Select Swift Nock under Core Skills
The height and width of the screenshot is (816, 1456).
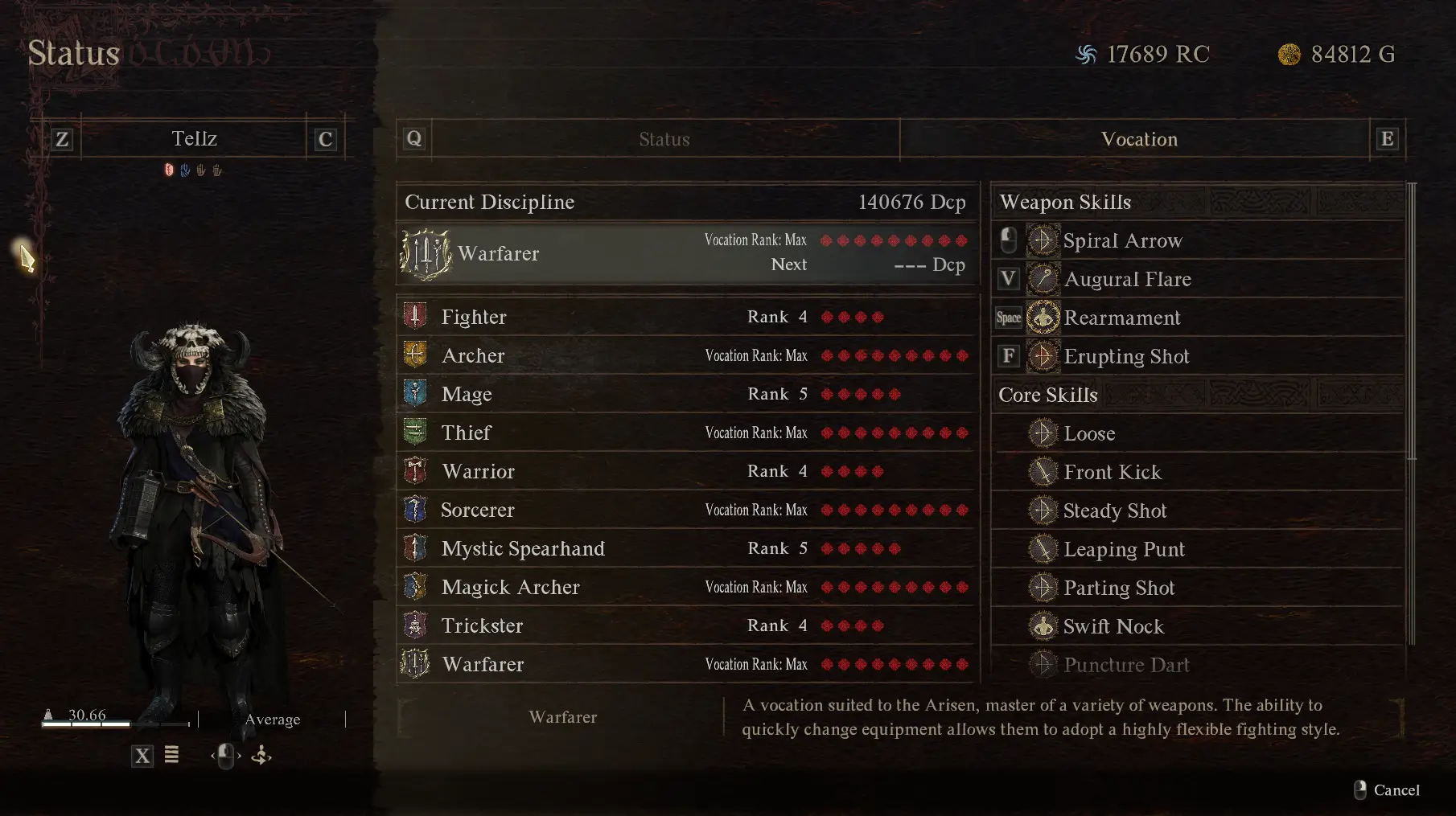coord(1114,626)
